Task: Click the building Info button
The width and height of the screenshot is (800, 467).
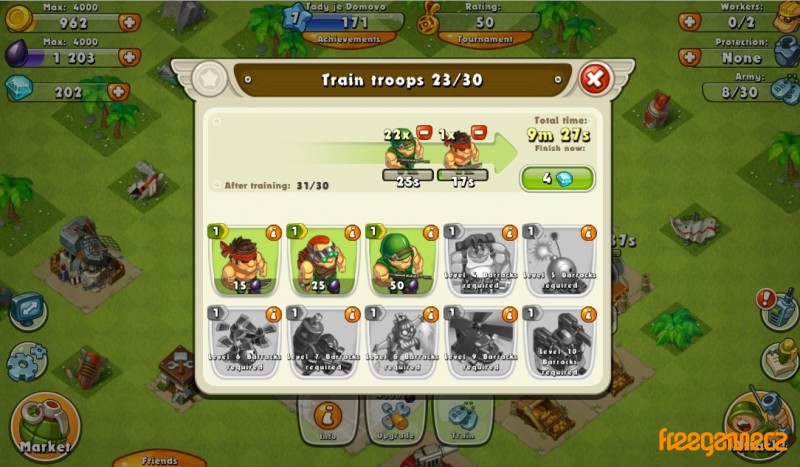Action: (x=324, y=419)
